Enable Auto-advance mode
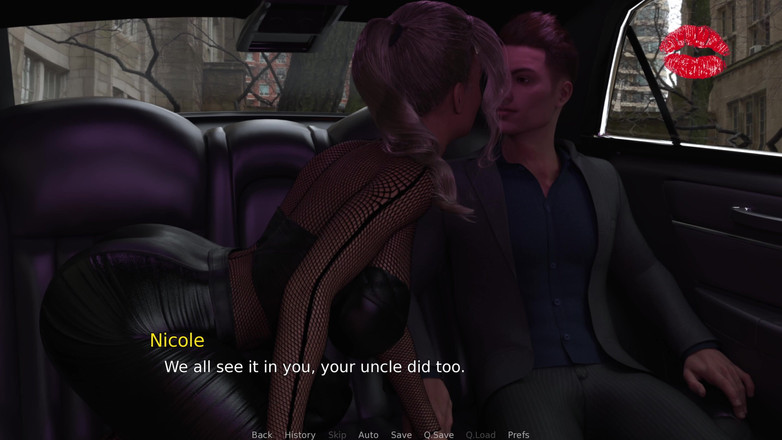 click(x=368, y=435)
